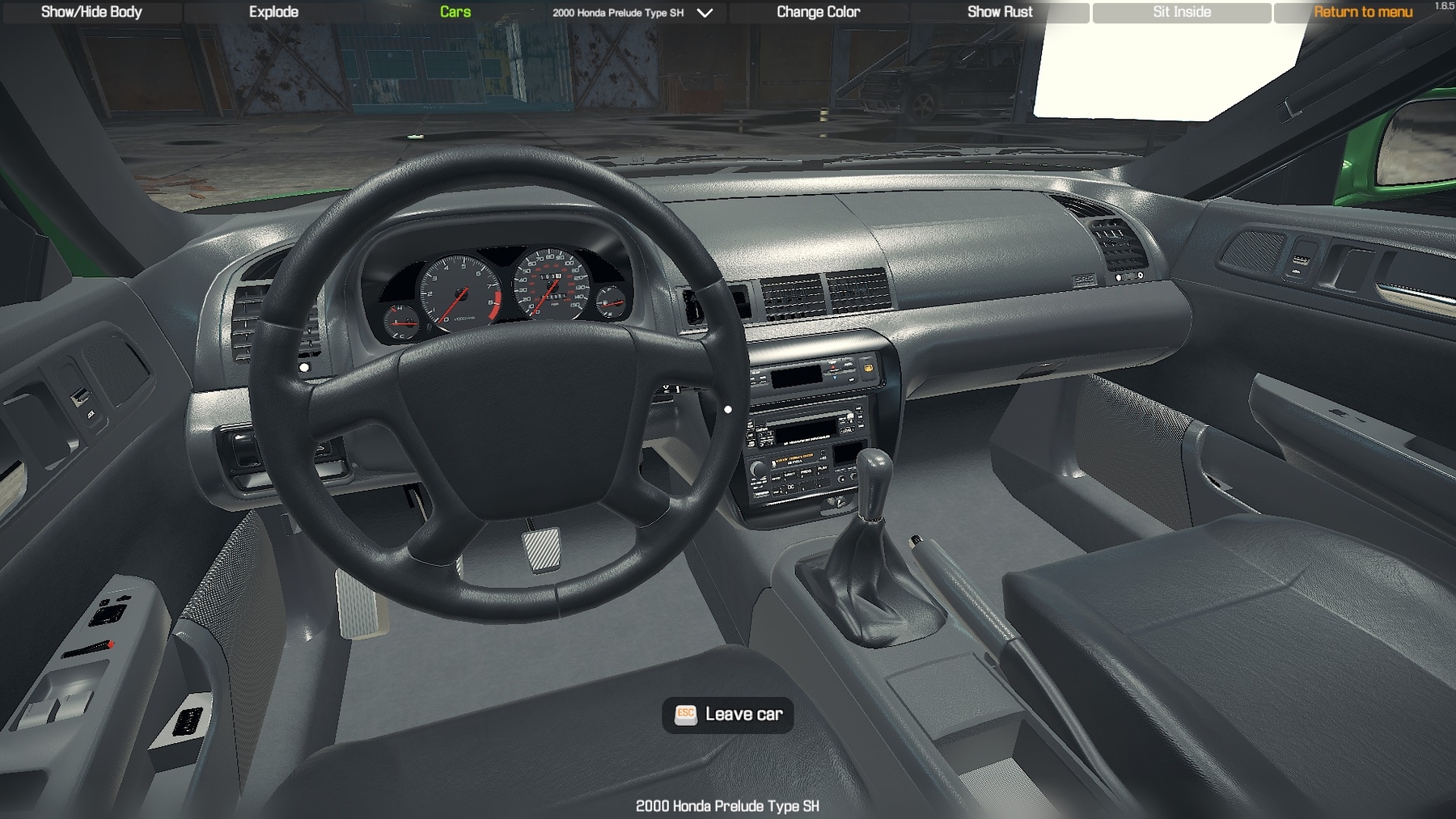Select the Sit Inside button
The height and width of the screenshot is (819, 1456).
tap(1182, 12)
